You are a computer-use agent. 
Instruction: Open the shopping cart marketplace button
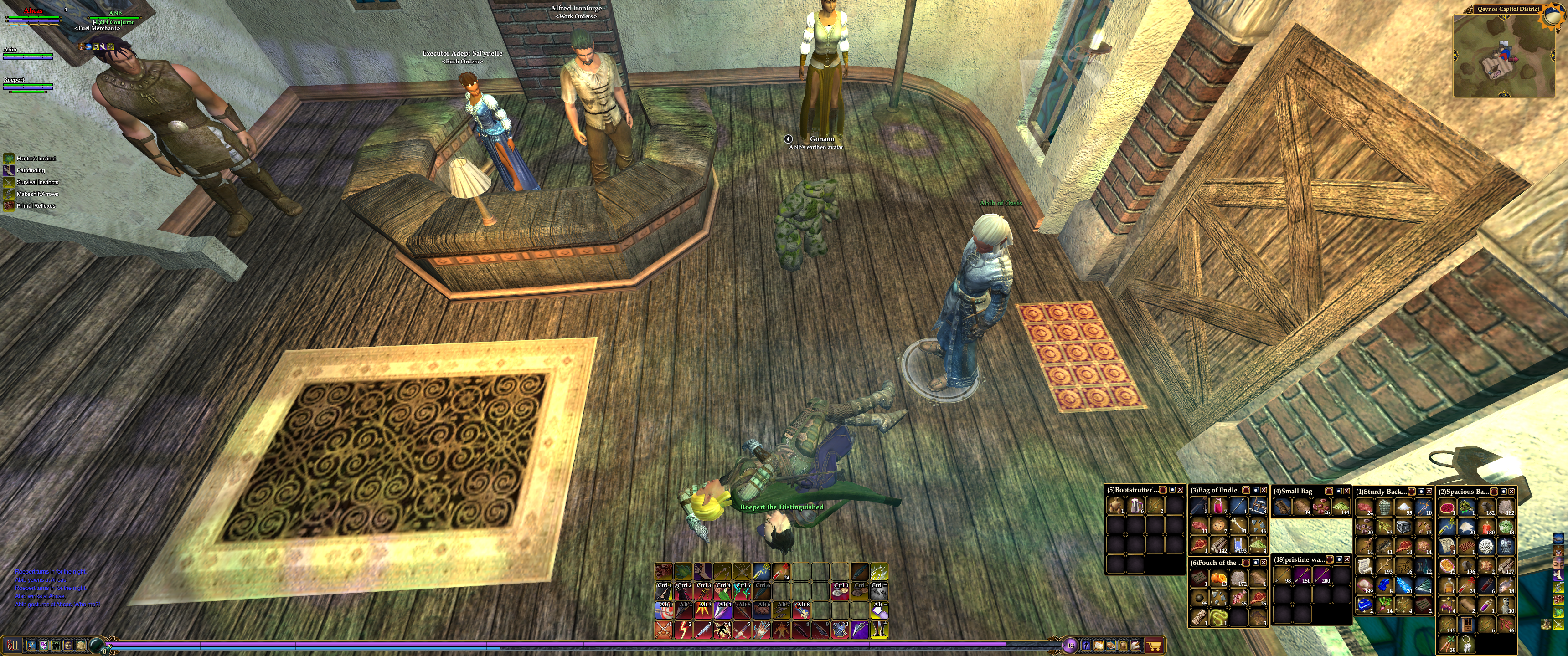click(1154, 645)
